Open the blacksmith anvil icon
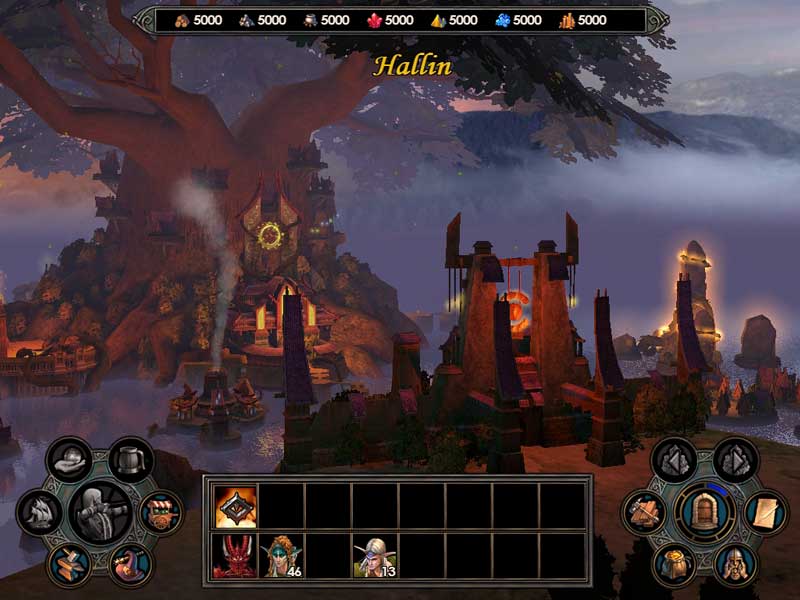The image size is (800, 600). pyautogui.click(x=69, y=563)
